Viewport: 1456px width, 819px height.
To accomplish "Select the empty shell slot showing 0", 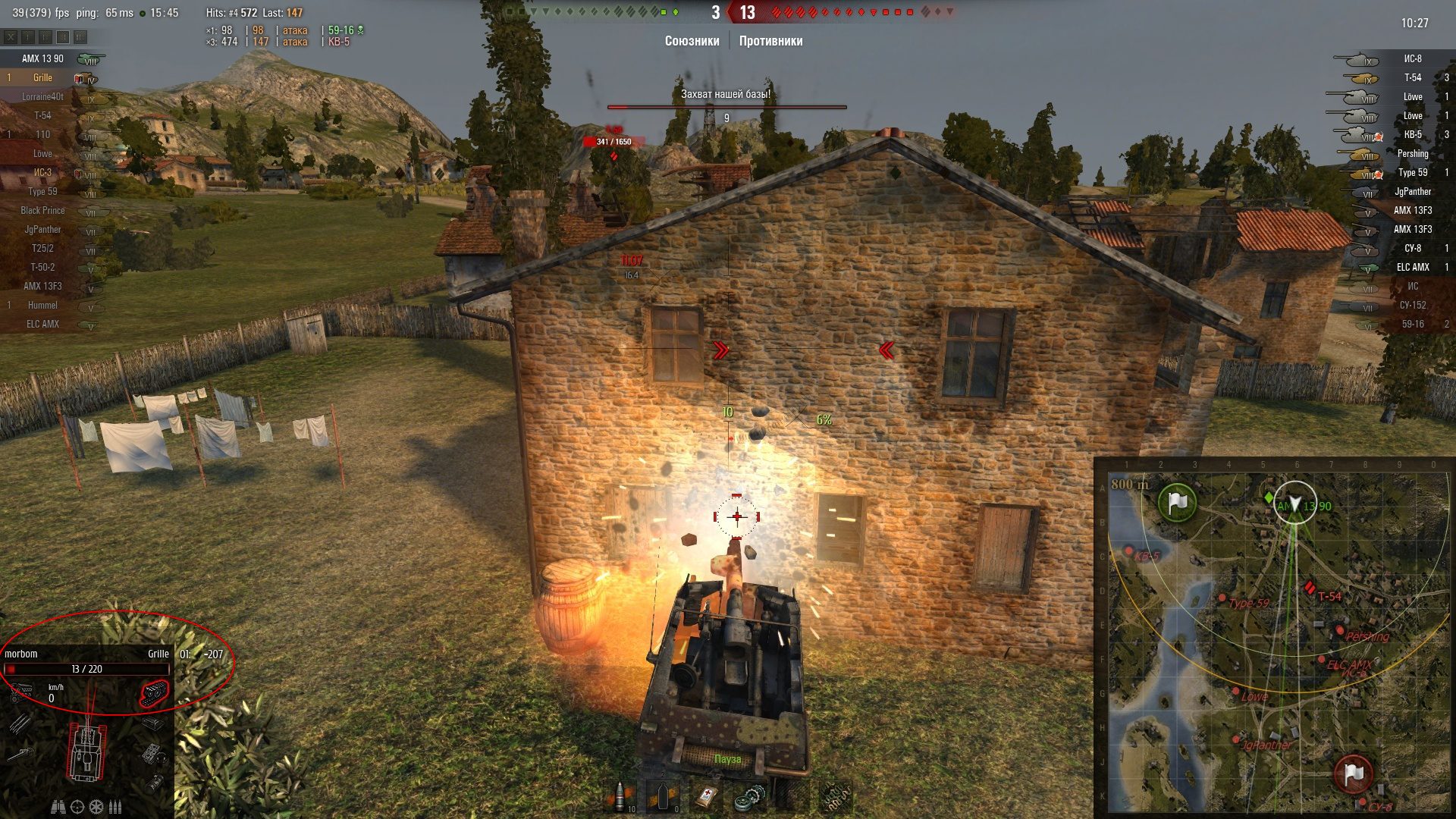I will 663,797.
